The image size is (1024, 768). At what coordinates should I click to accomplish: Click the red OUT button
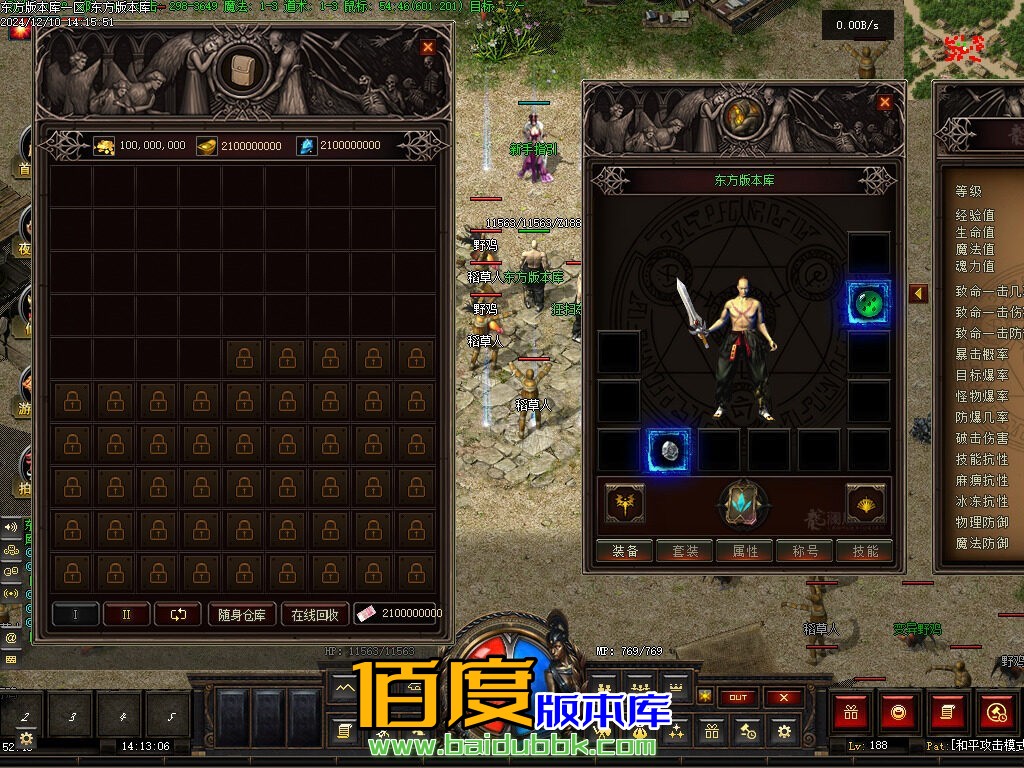[x=738, y=697]
